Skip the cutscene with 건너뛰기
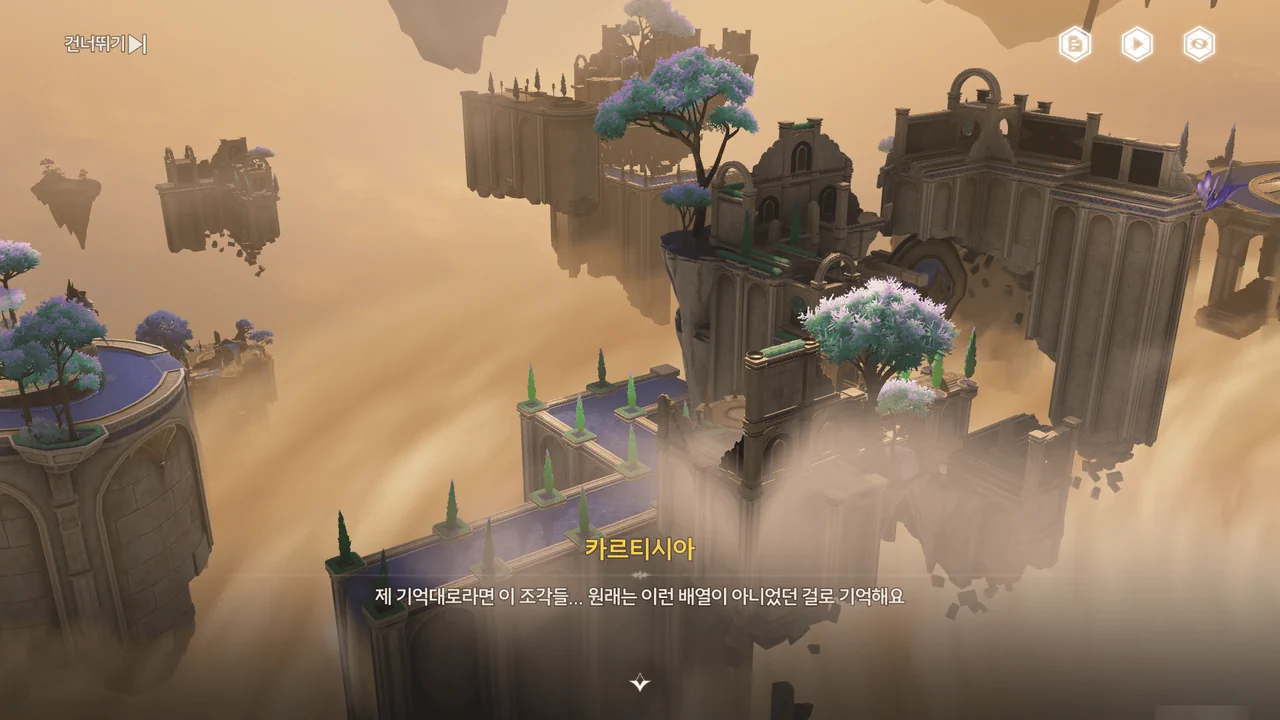Viewport: 1280px width, 720px height. pyautogui.click(x=106, y=44)
